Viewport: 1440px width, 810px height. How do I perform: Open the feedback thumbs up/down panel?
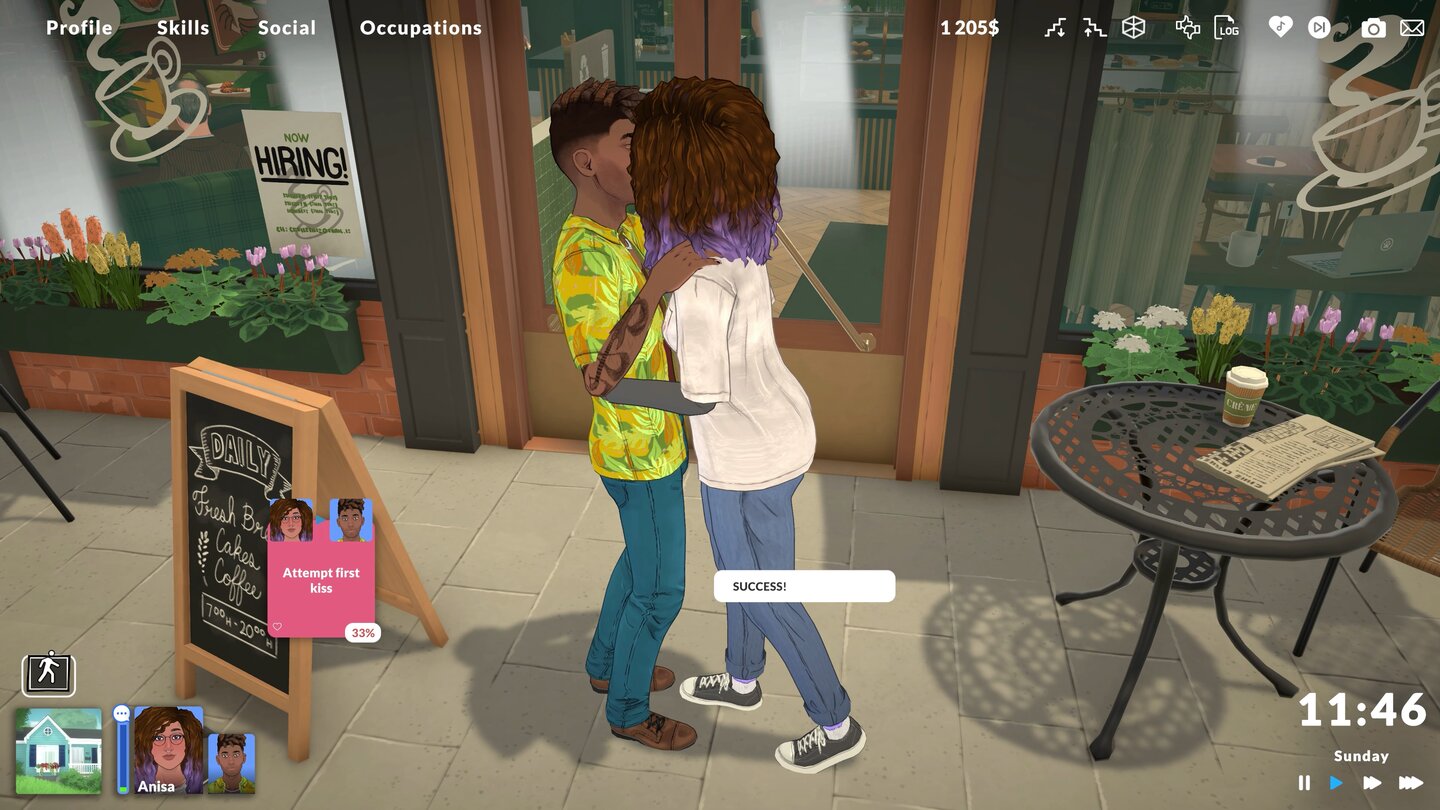coord(1186,28)
